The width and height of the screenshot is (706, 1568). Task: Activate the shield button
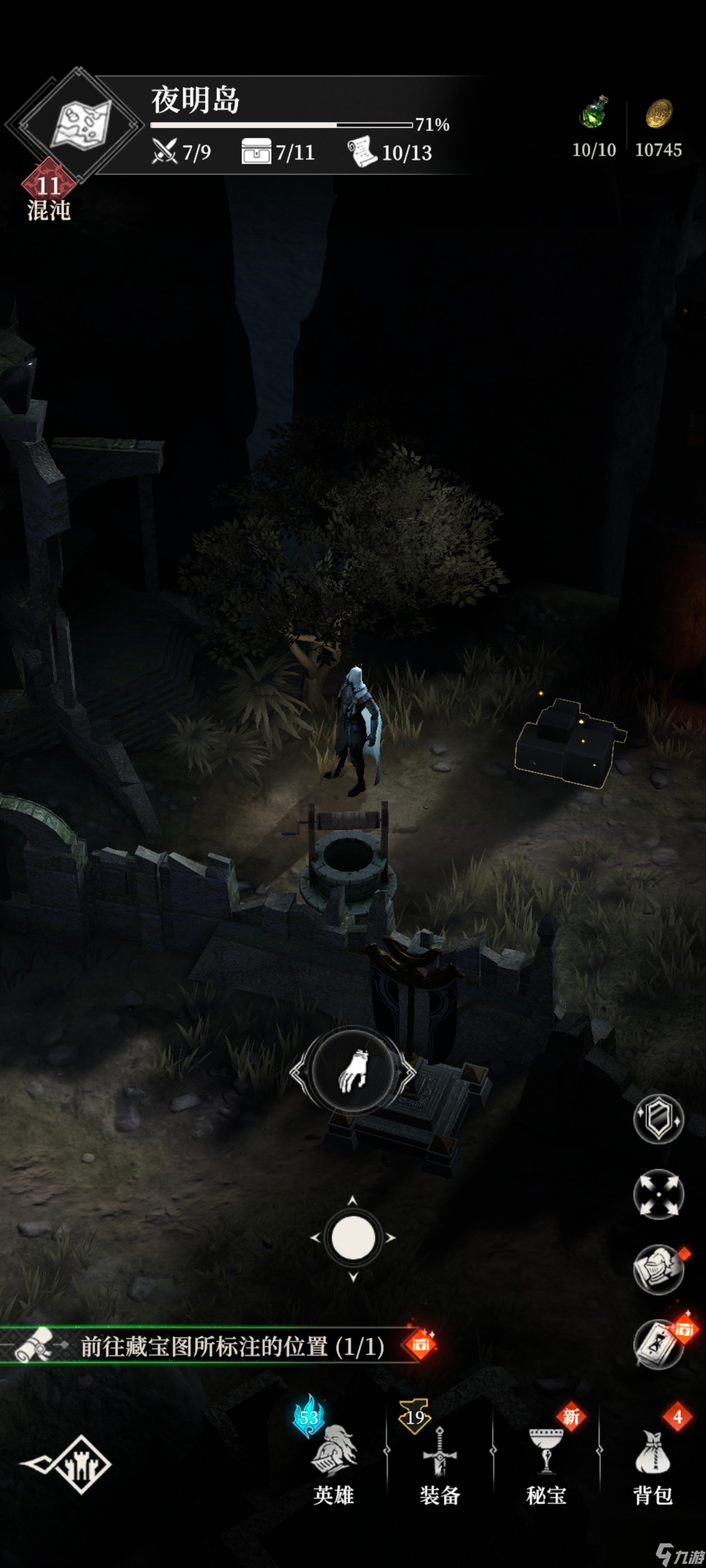pyautogui.click(x=658, y=1118)
